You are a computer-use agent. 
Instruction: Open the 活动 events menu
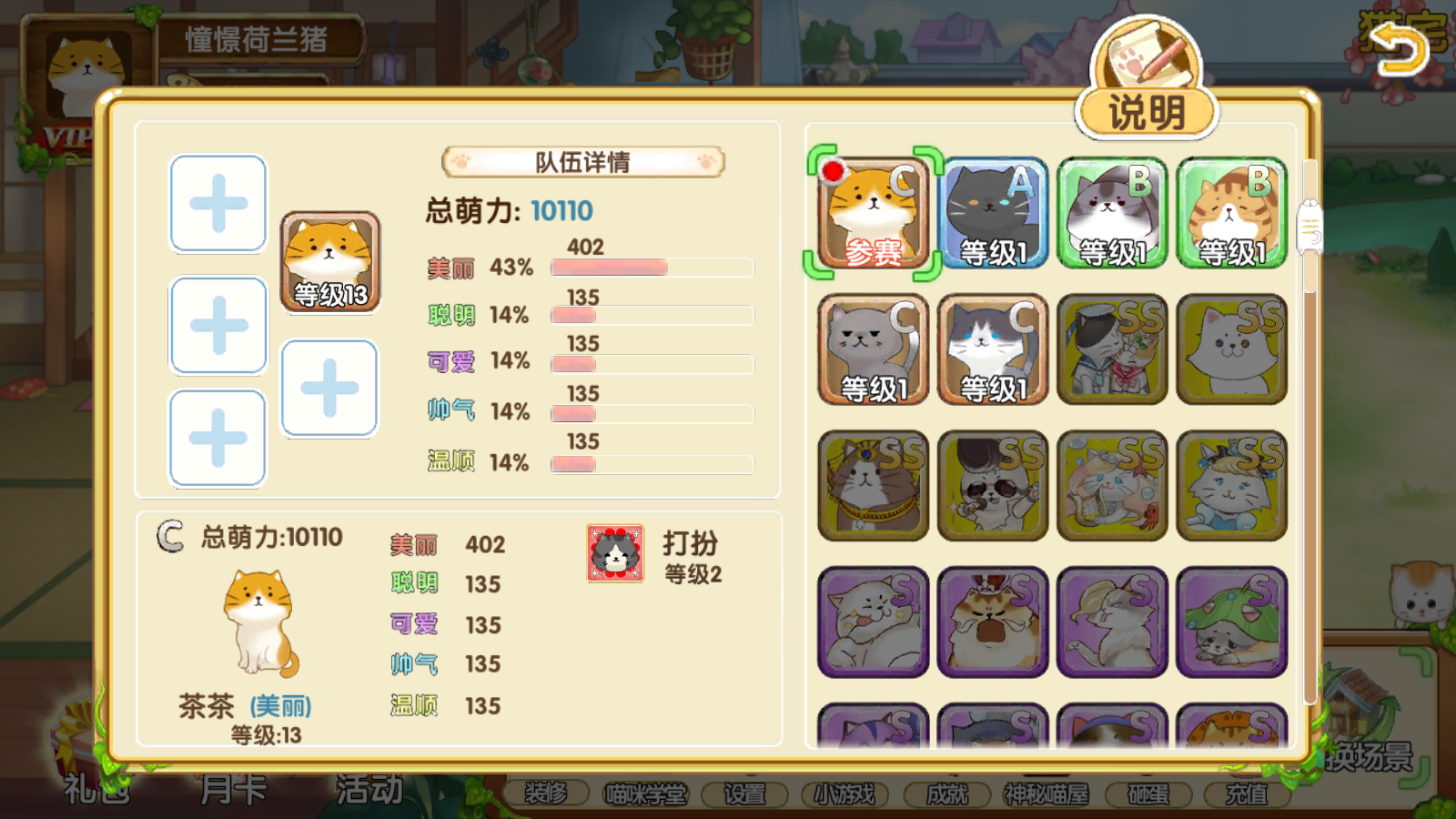369,790
